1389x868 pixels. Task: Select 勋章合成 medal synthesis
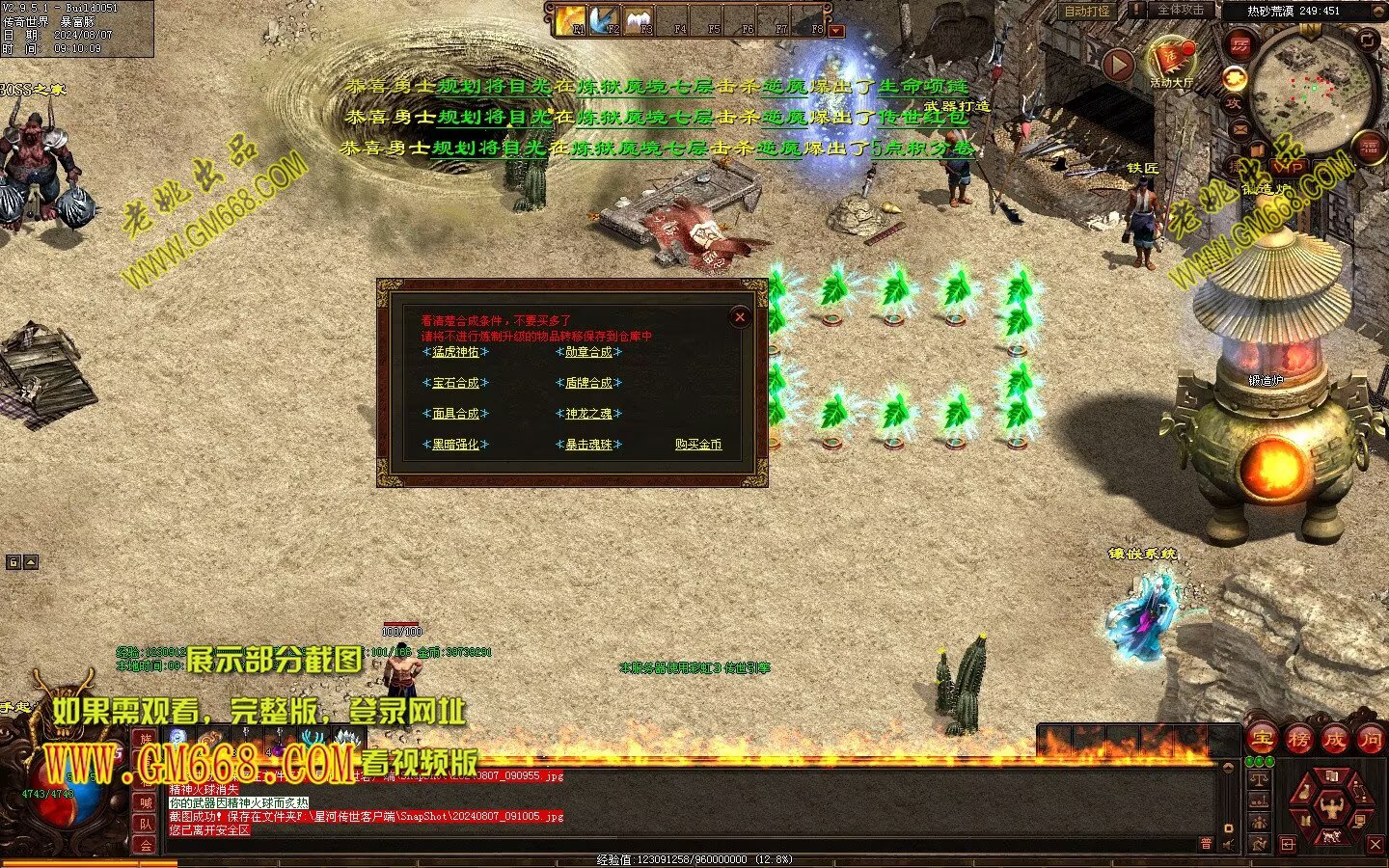(x=588, y=352)
